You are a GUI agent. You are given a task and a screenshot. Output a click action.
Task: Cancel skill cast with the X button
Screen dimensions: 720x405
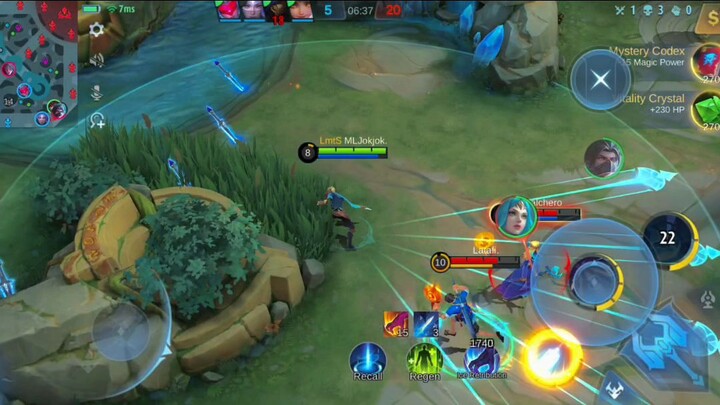[x=600, y=80]
